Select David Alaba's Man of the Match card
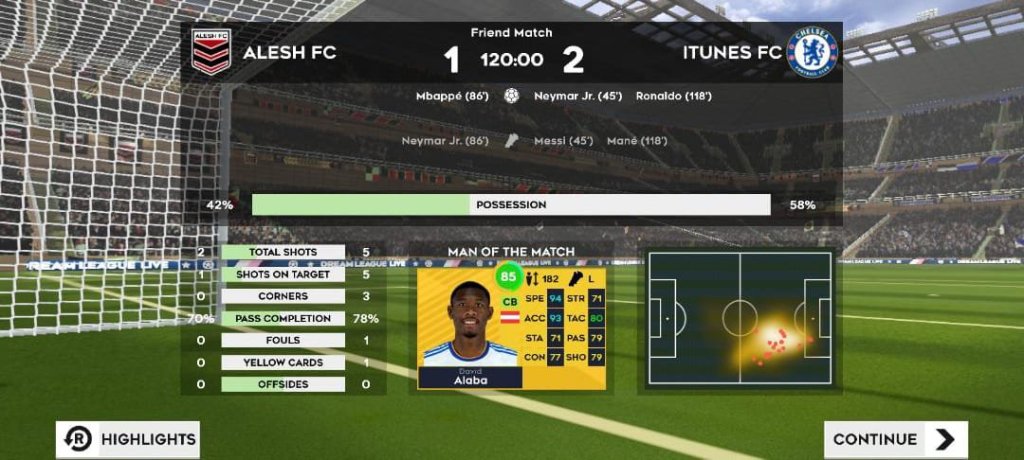This screenshot has height=460, width=1024. coord(511,326)
